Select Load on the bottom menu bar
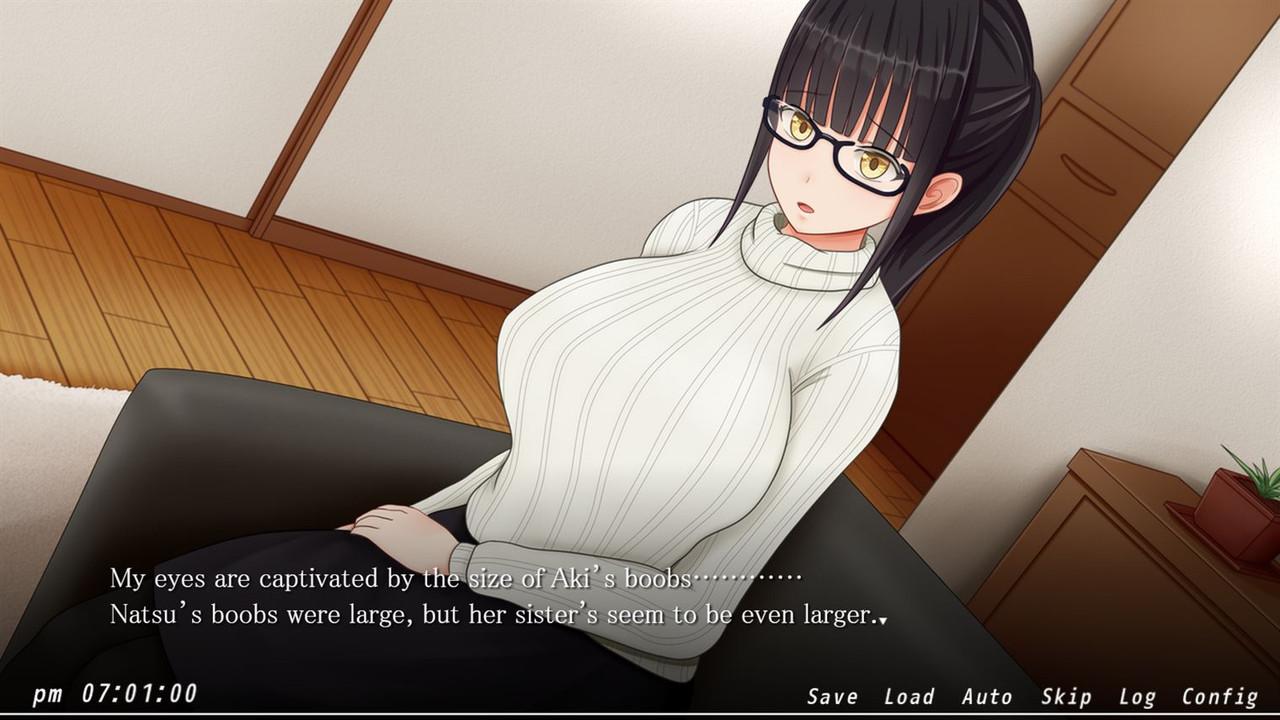 [x=909, y=695]
